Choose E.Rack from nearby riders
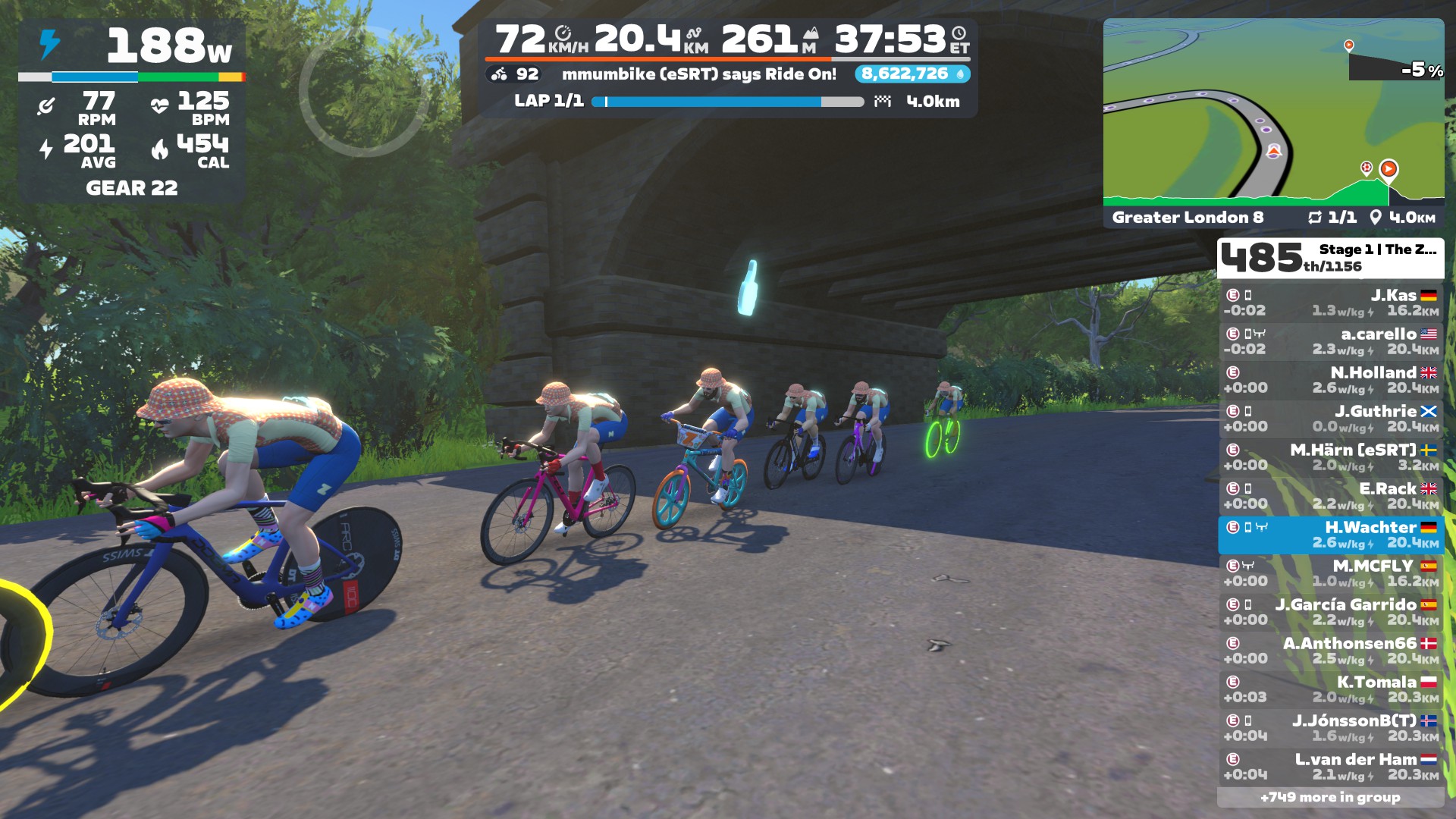The image size is (1456, 819). 1330,496
